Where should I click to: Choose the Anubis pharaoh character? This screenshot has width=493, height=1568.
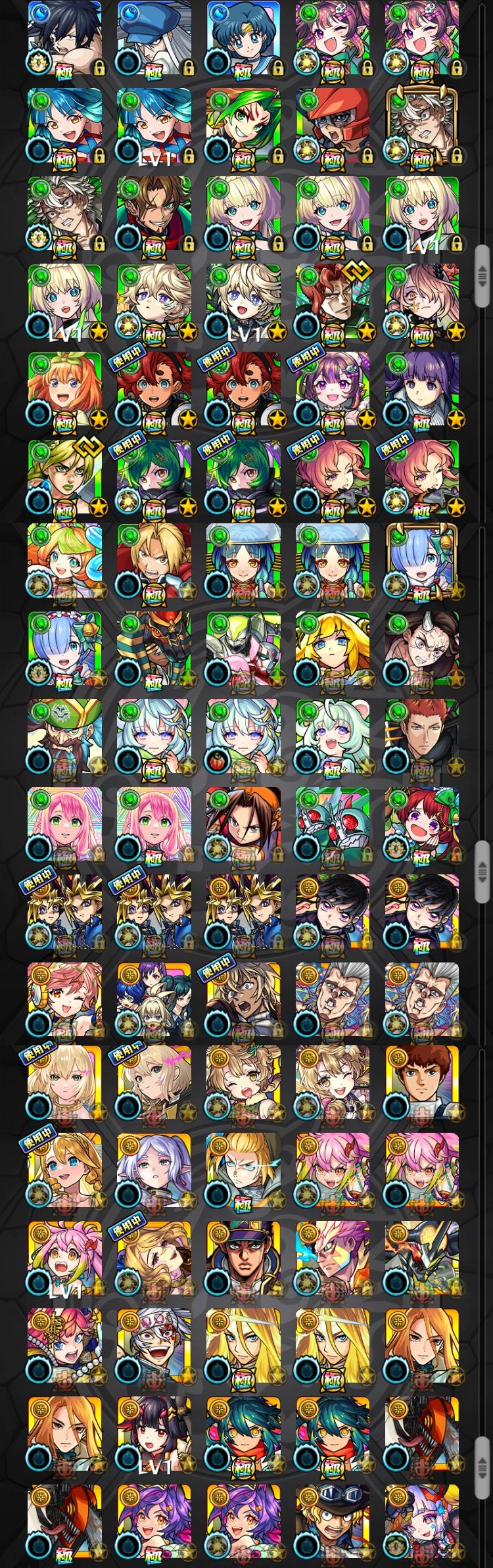coord(154,650)
